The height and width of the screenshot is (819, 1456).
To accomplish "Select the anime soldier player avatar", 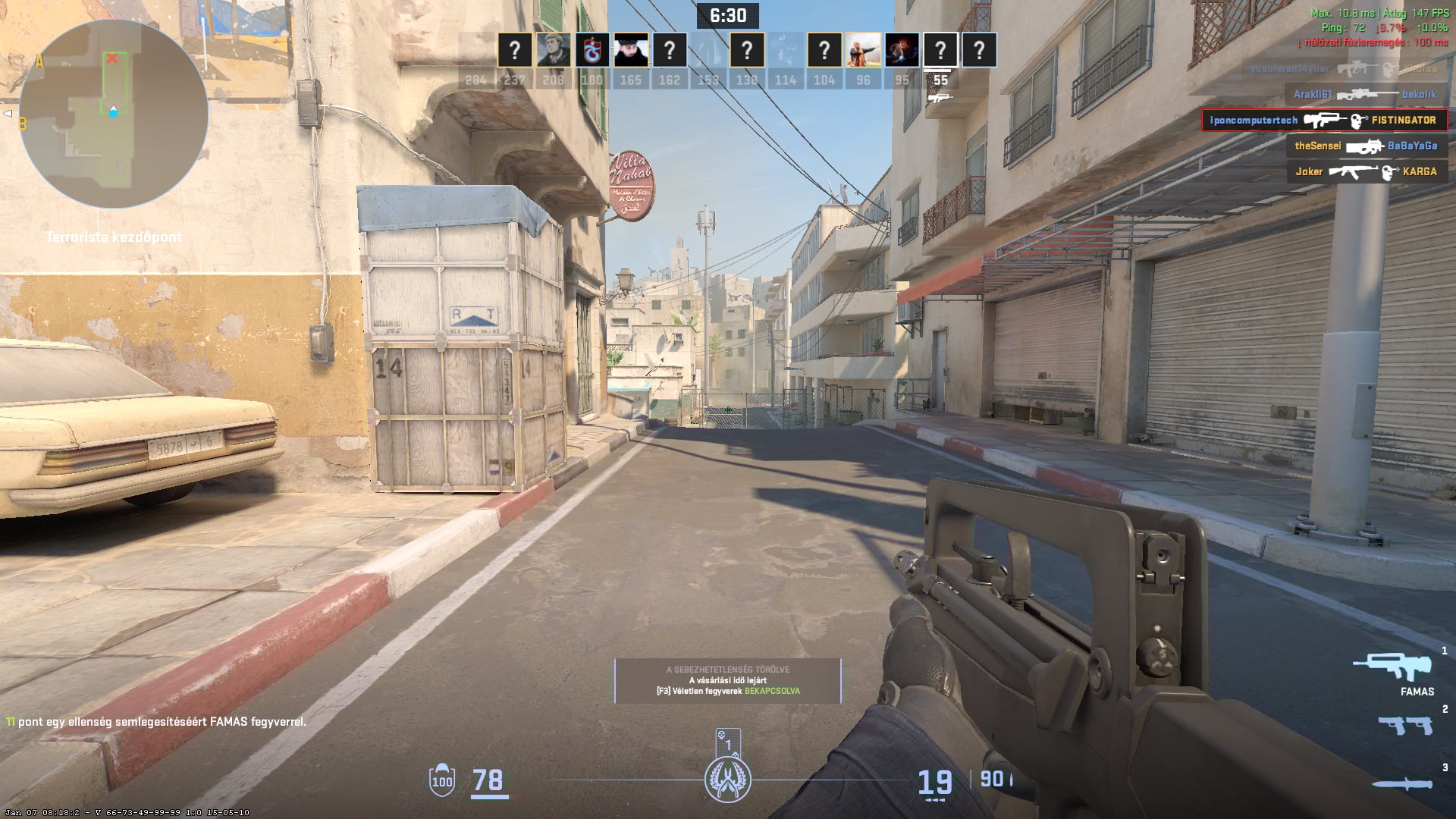I will coord(554,51).
